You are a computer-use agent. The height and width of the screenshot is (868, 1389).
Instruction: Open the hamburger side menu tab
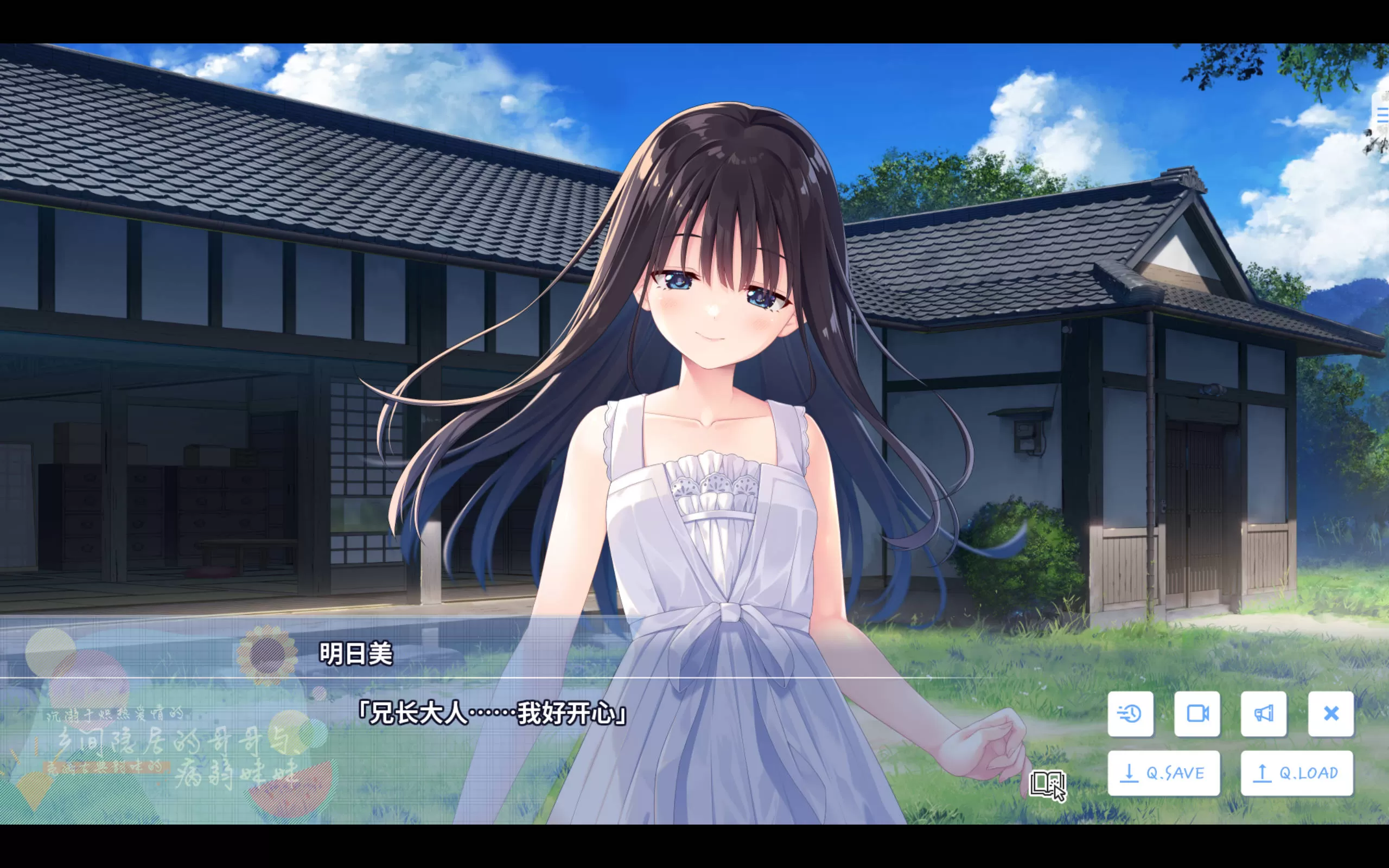[1382, 116]
